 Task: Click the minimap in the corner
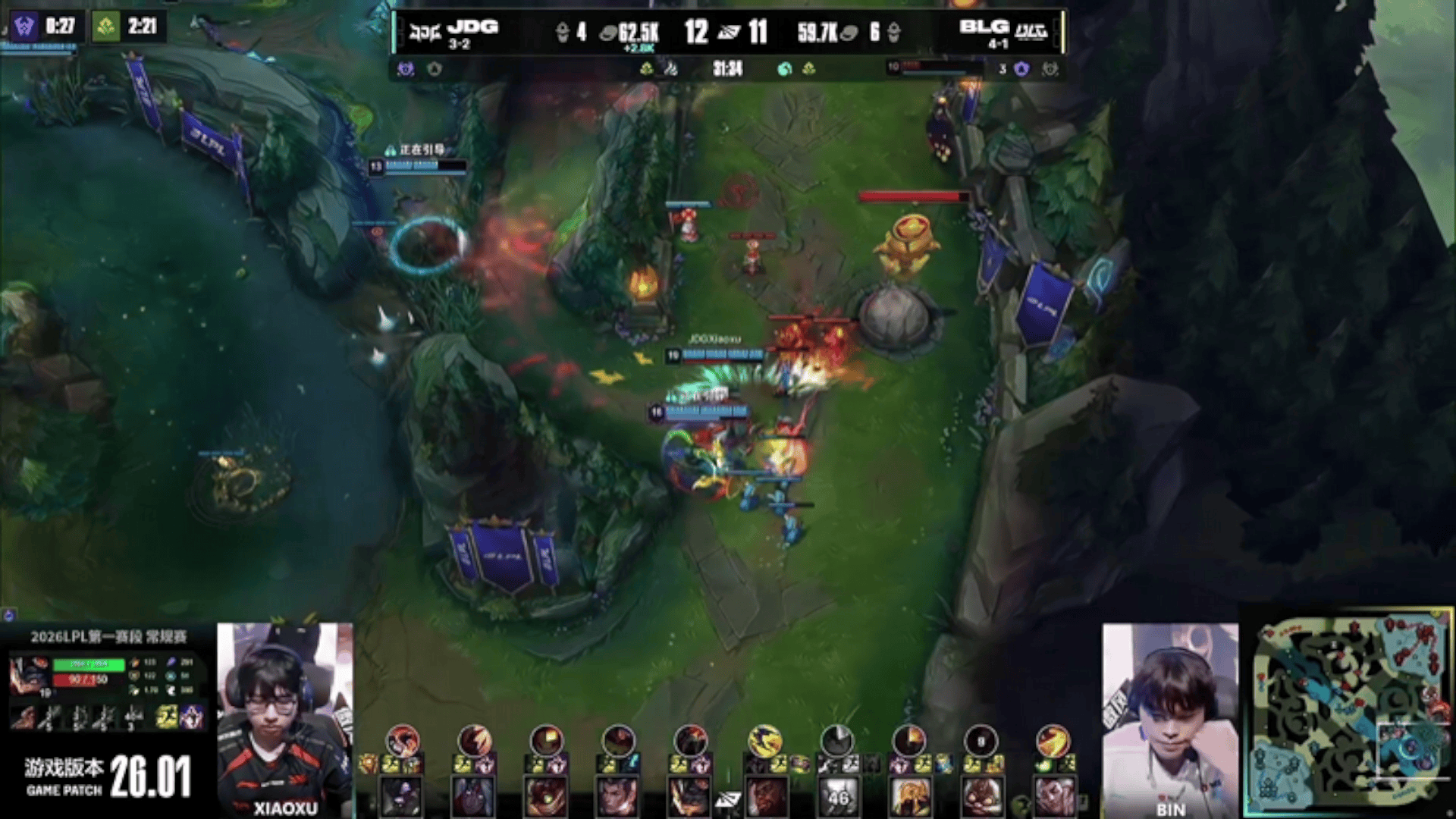(1353, 713)
